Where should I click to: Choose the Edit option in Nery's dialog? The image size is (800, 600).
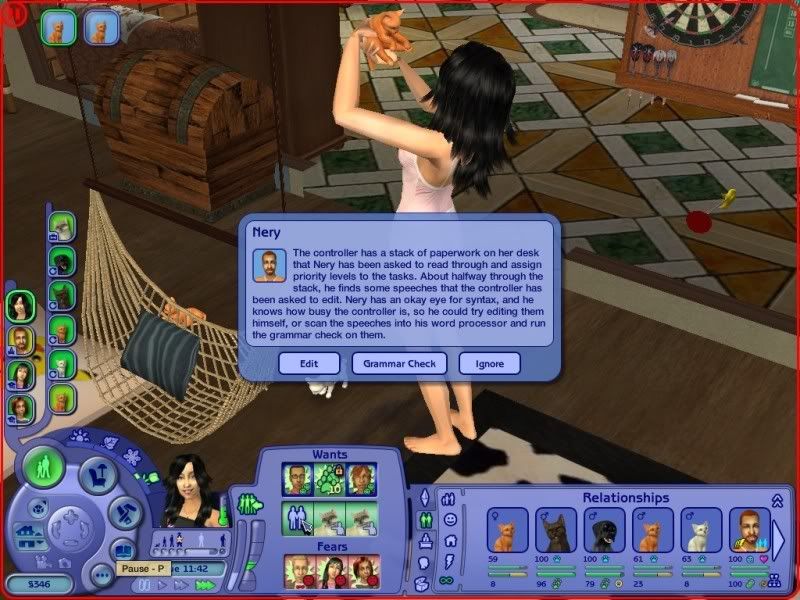tap(309, 364)
